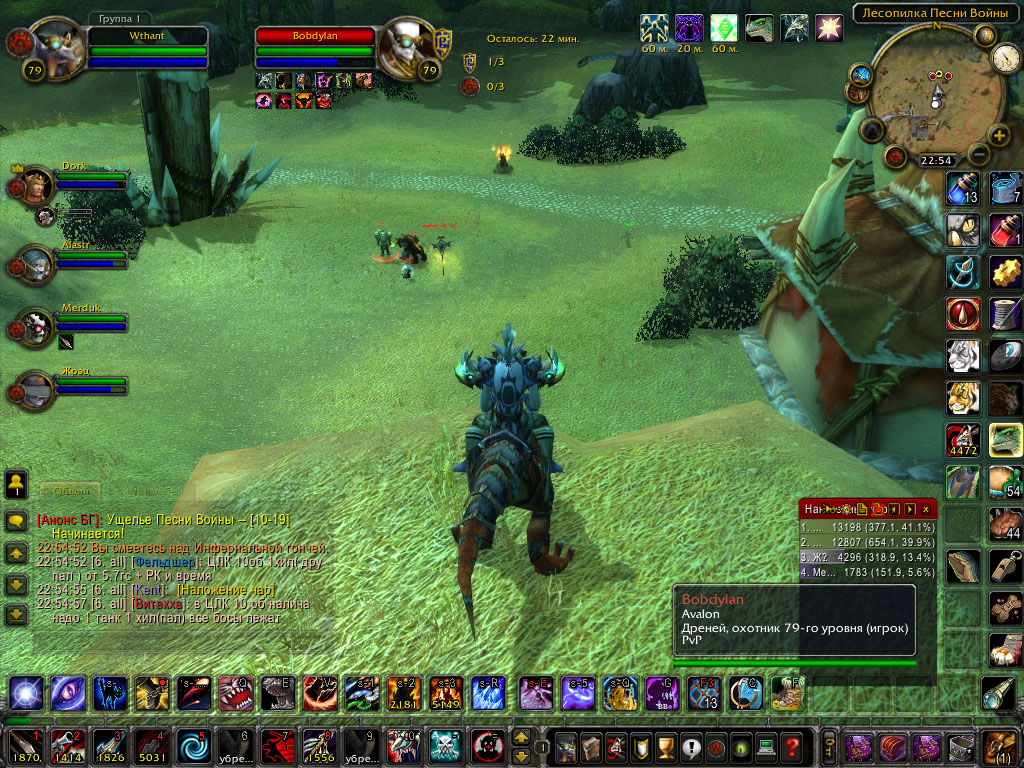Open the golden trophy achievements button
Image resolution: width=1024 pixels, height=768 pixels.
pyautogui.click(x=664, y=747)
